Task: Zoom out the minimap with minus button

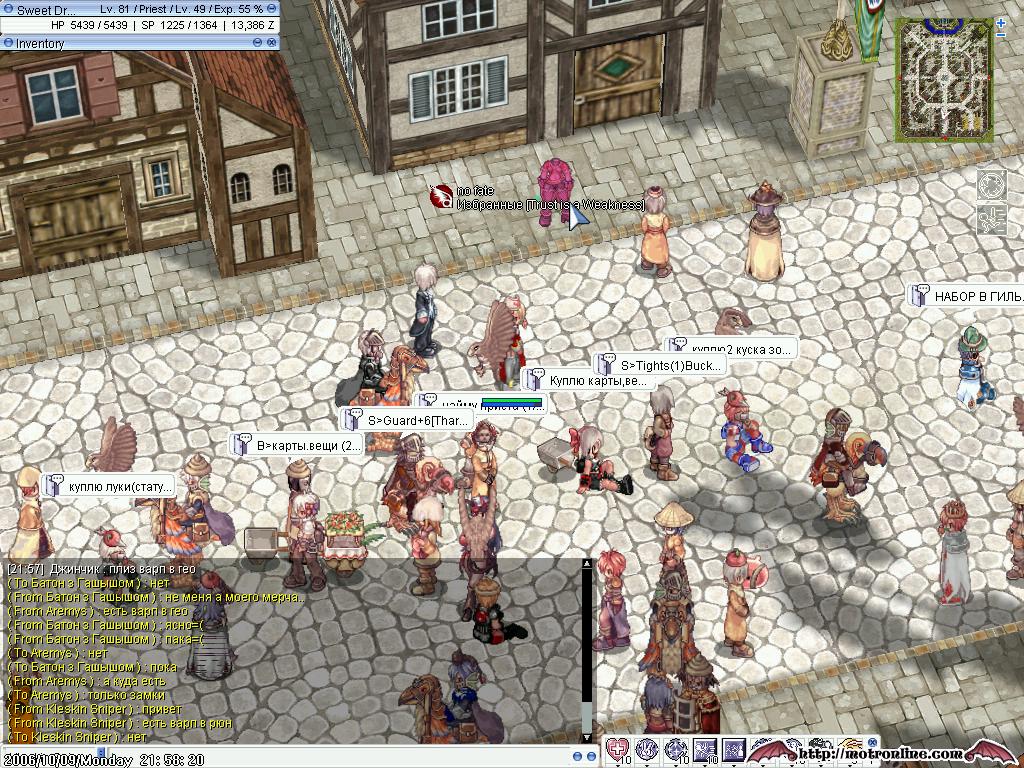Action: coord(1001,36)
